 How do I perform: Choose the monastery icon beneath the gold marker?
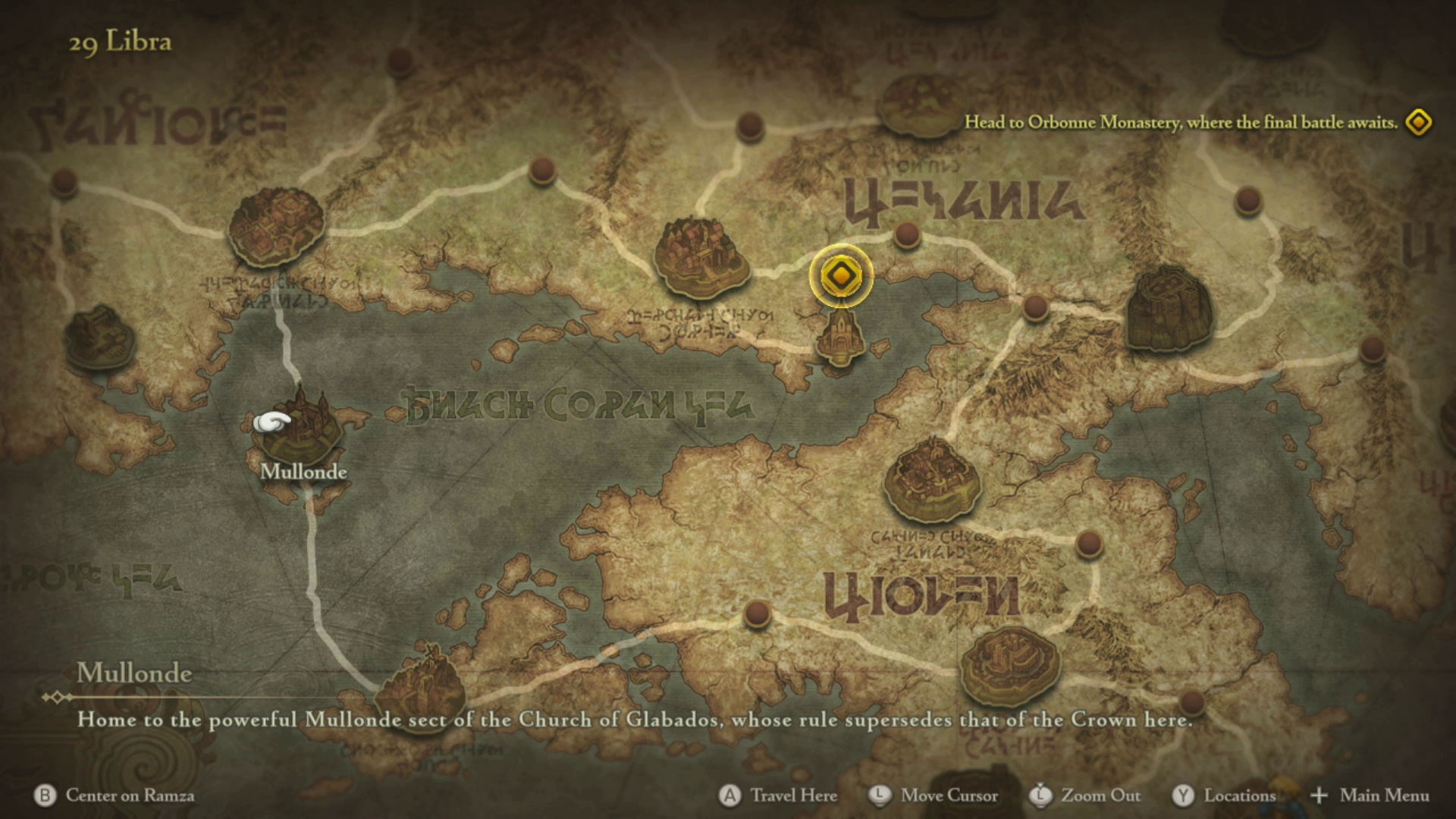coord(840,339)
